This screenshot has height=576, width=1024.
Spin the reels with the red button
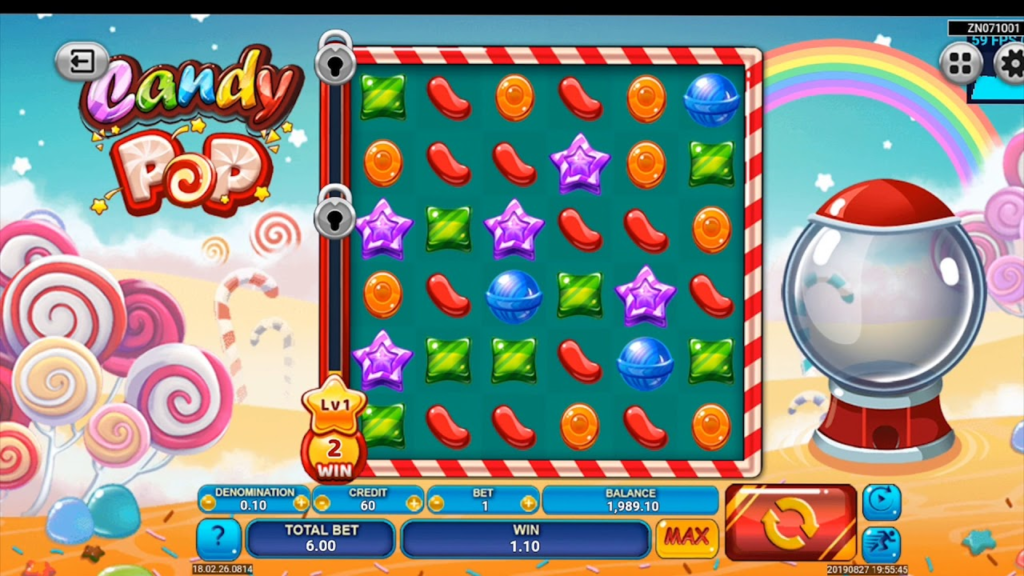pos(790,522)
